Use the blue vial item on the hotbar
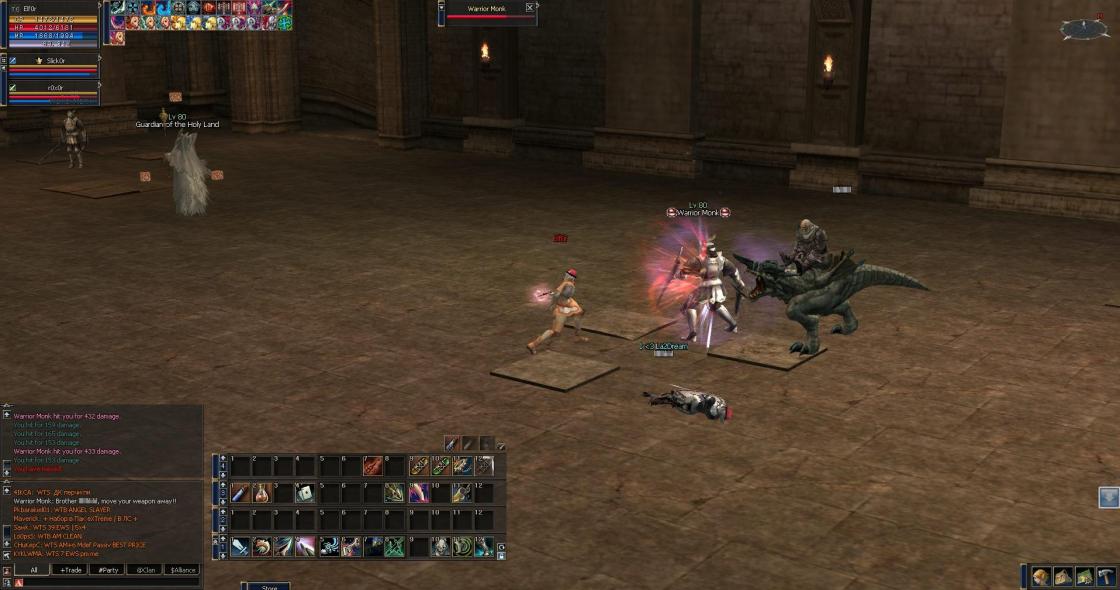The width and height of the screenshot is (1120, 590). pyautogui.click(x=240, y=493)
